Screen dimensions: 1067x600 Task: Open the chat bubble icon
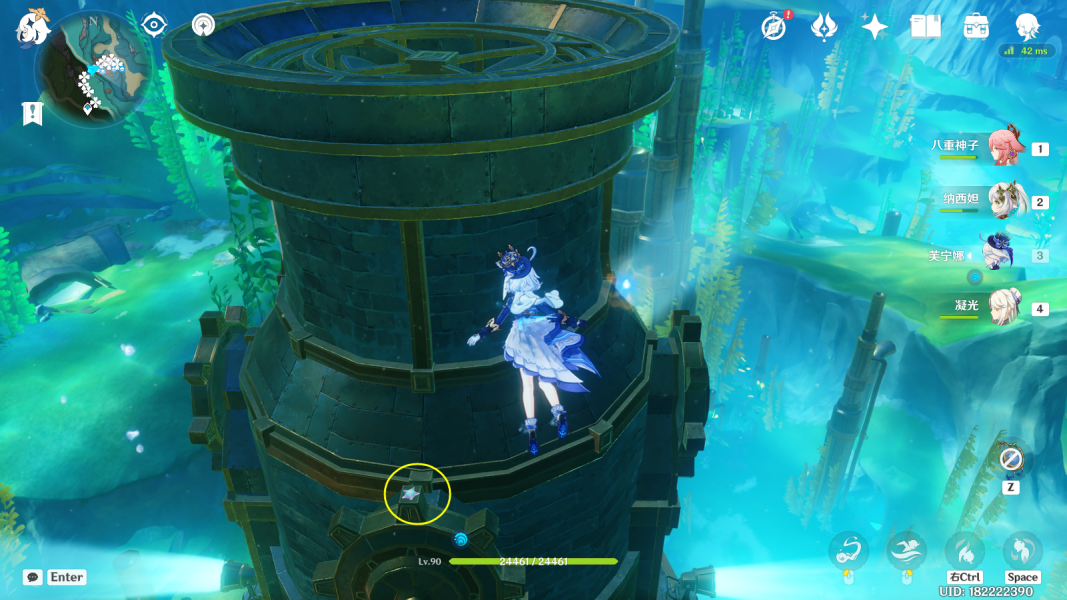[33, 577]
